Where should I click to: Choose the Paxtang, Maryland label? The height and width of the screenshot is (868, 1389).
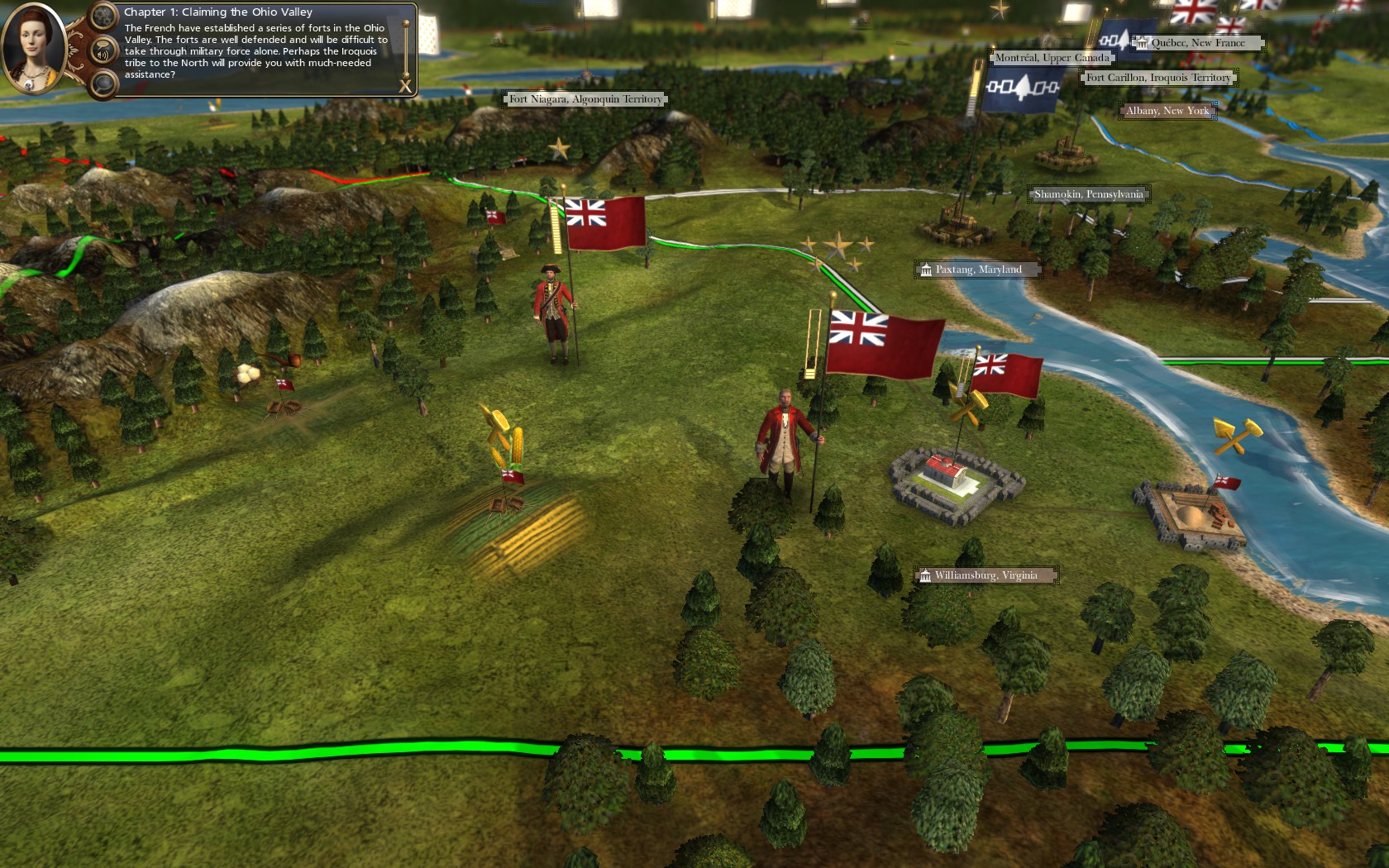(978, 269)
